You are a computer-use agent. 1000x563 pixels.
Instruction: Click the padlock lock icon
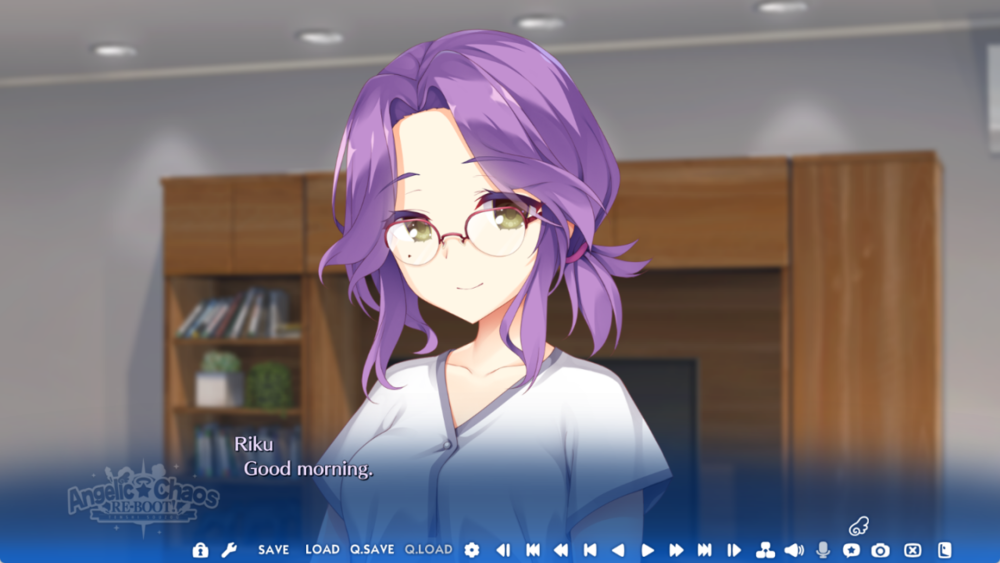tap(200, 550)
